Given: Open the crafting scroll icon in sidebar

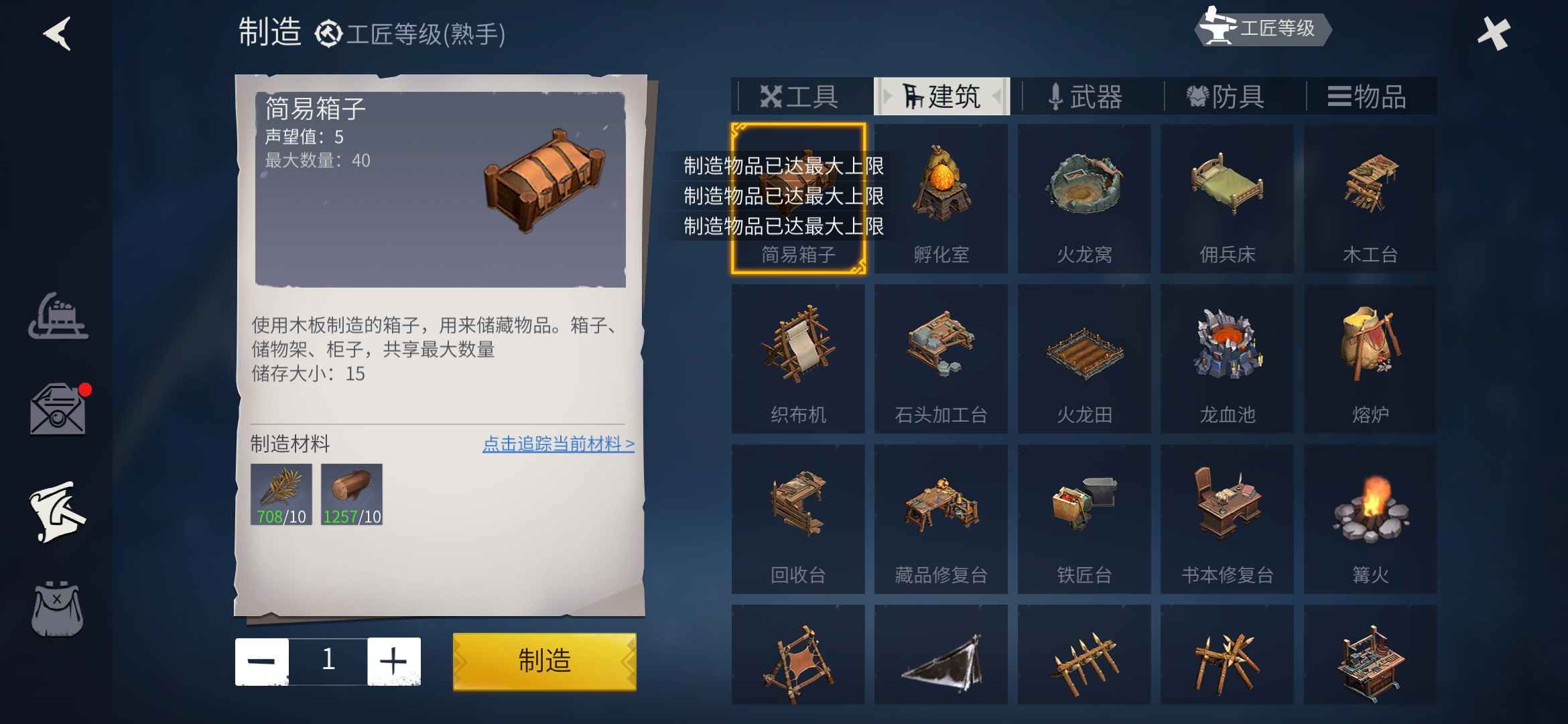Looking at the screenshot, I should click(x=57, y=509).
